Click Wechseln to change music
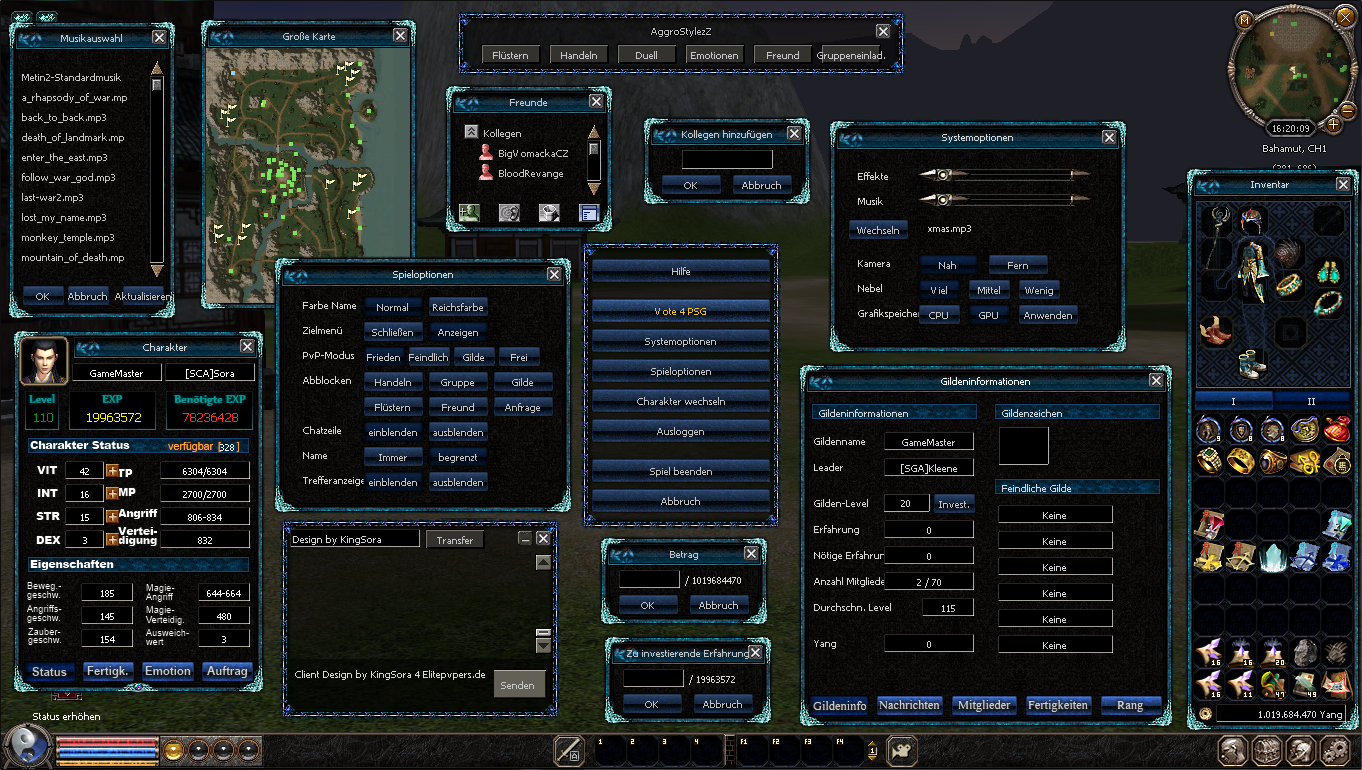 [x=880, y=230]
